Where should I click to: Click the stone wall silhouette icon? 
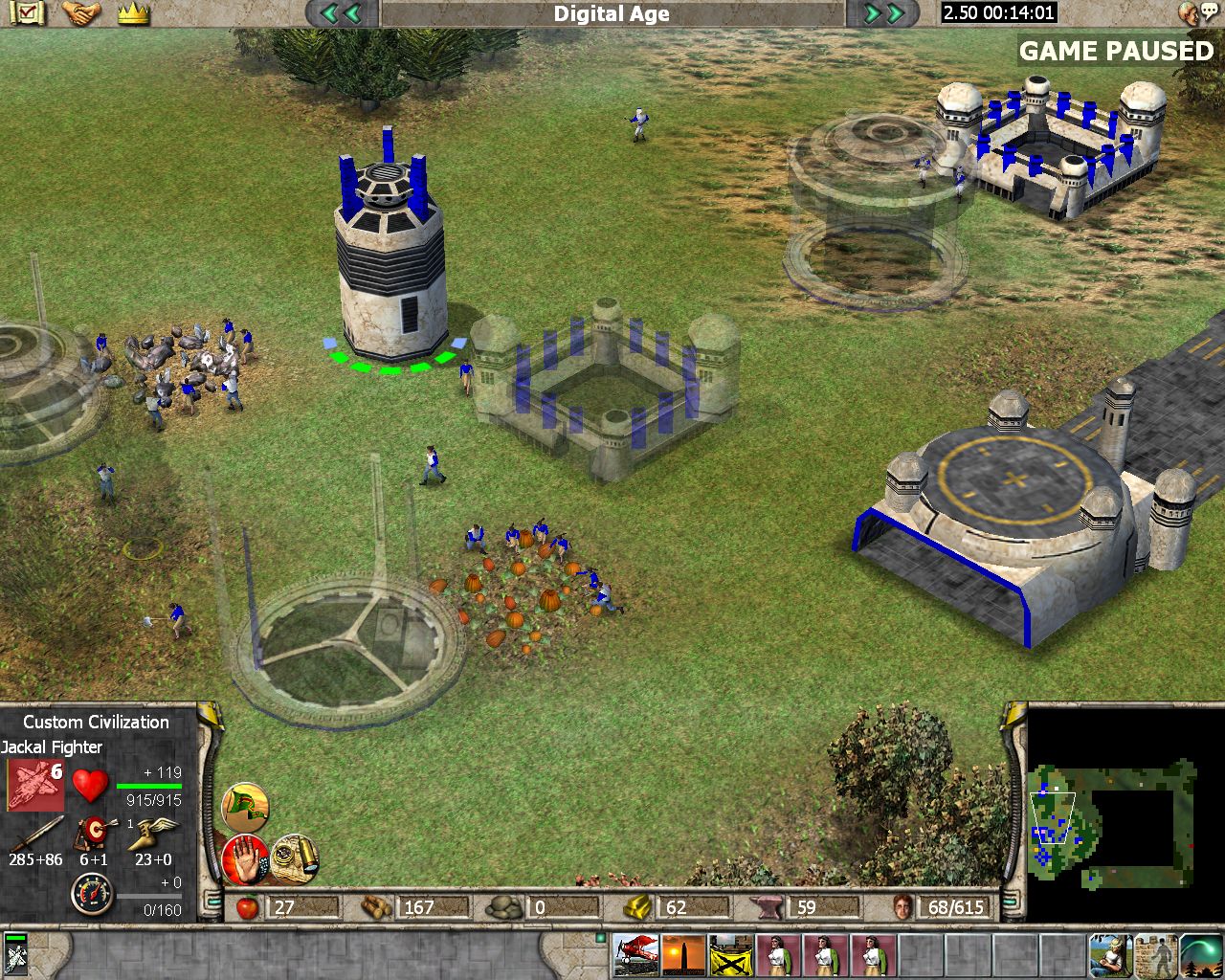pos(1156,954)
